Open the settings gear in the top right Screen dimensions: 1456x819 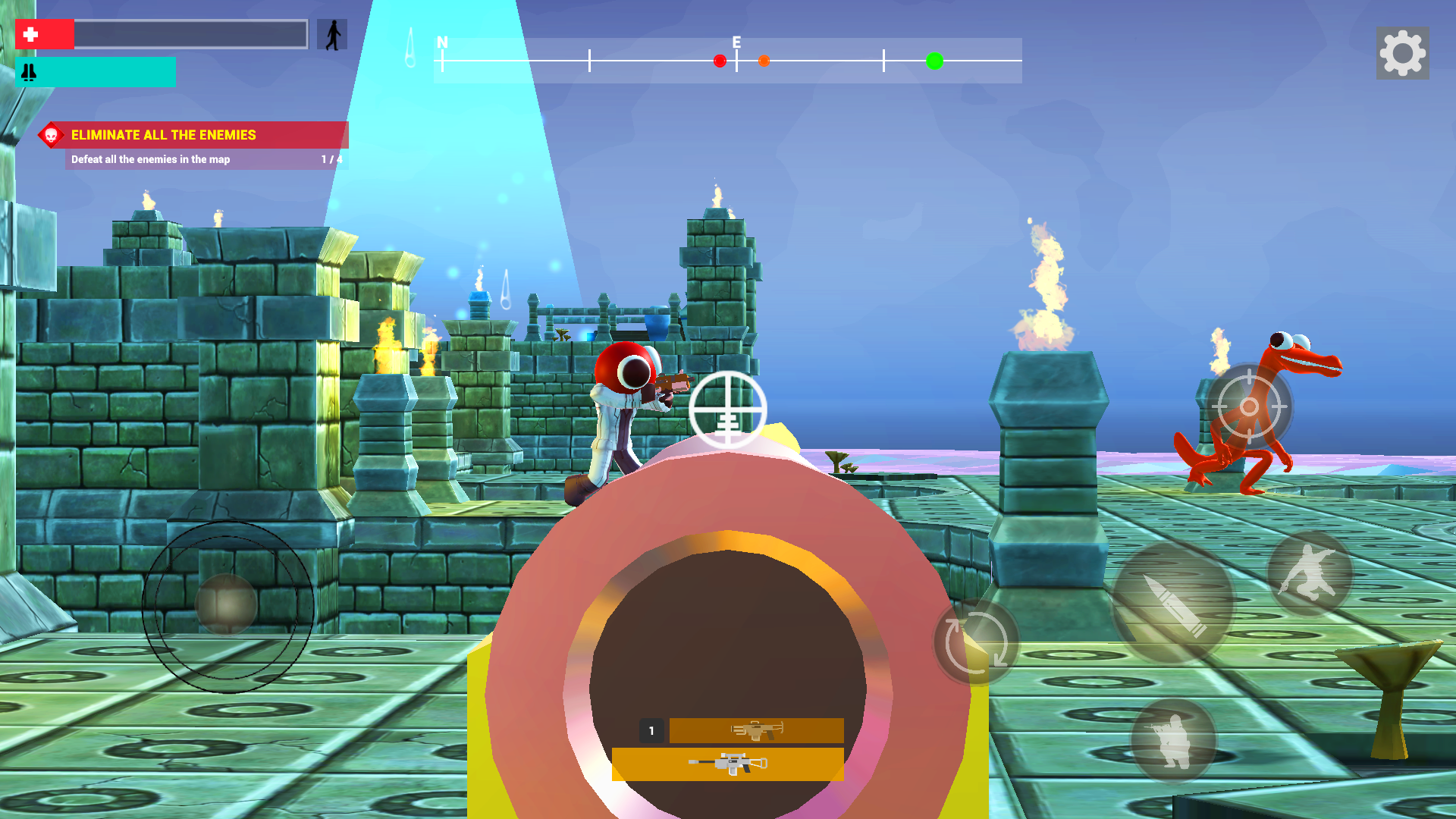tap(1401, 53)
